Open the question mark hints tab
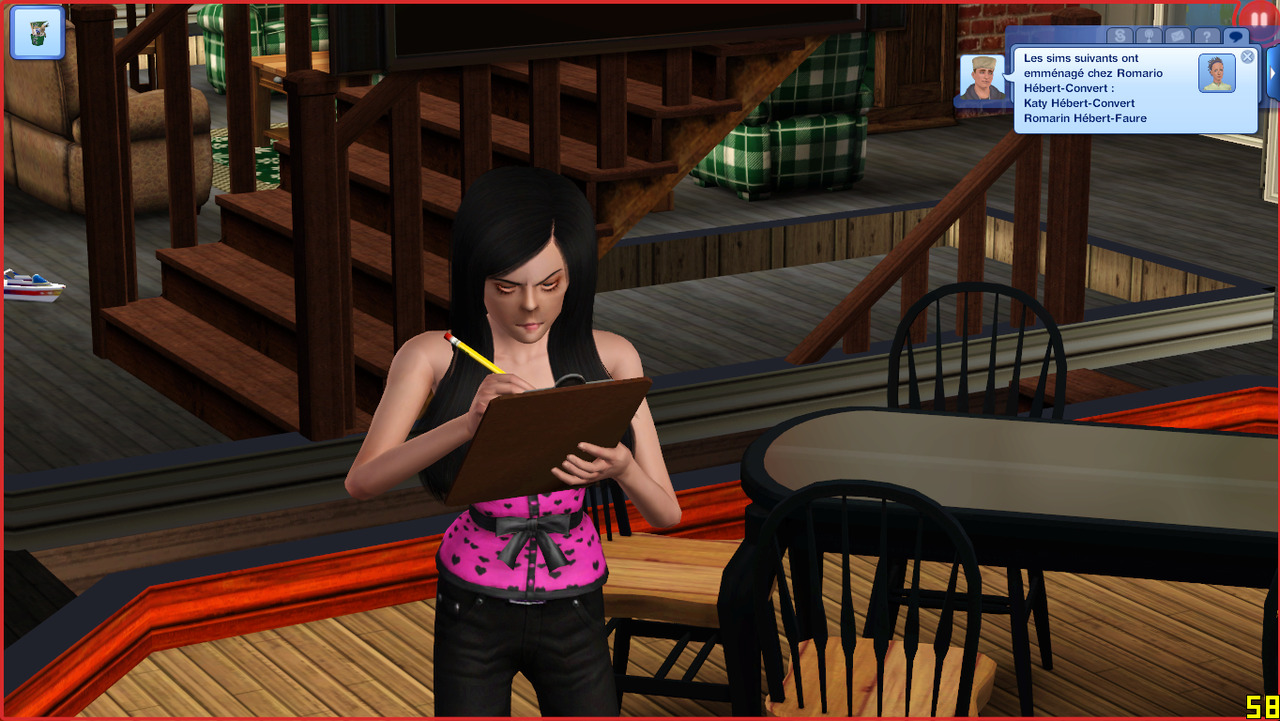The width and height of the screenshot is (1280, 721). [1207, 37]
